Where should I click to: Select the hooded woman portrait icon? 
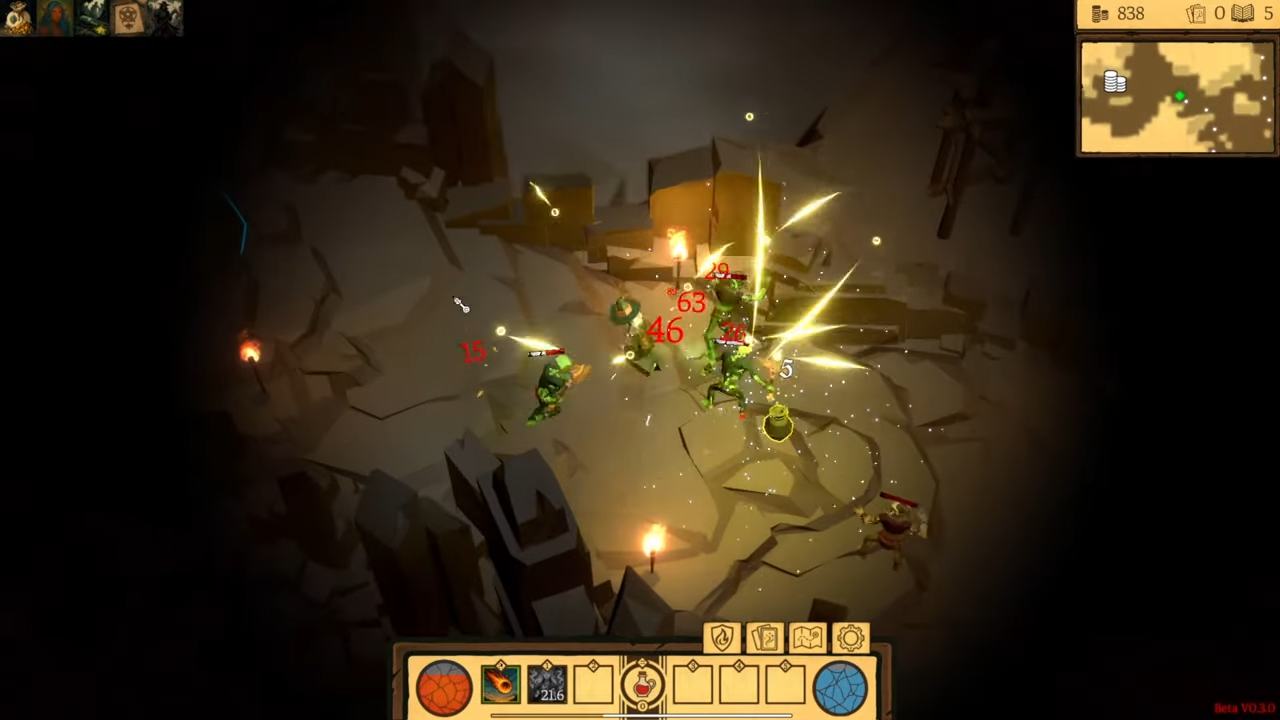(x=54, y=18)
